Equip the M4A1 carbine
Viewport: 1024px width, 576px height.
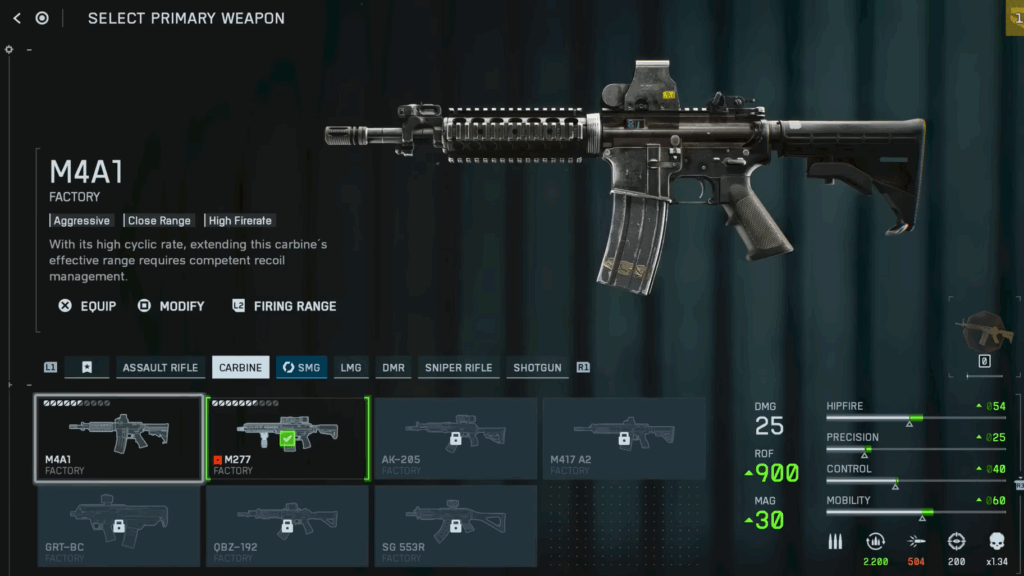pyautogui.click(x=87, y=306)
